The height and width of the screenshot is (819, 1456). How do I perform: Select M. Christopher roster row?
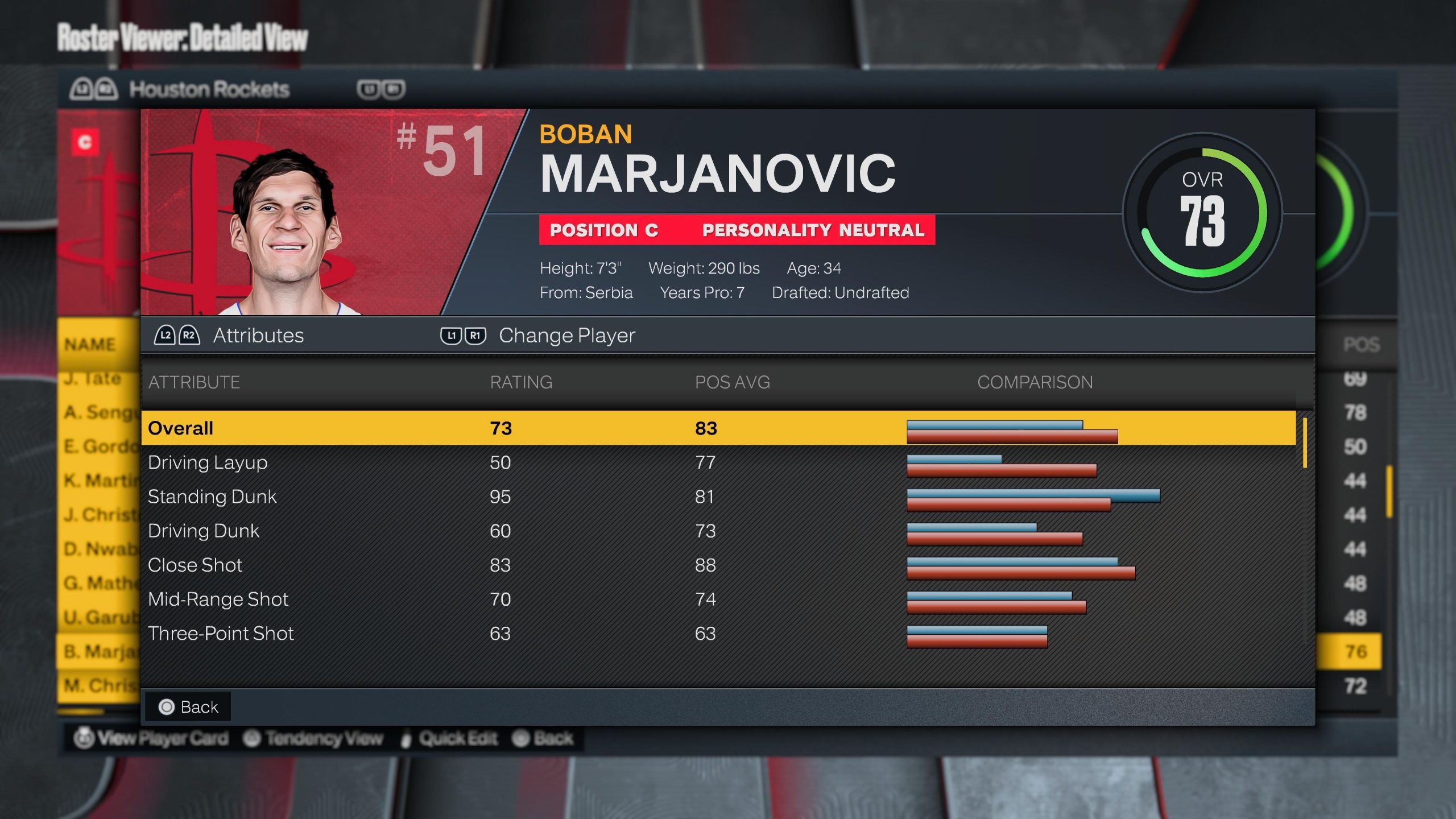click(x=99, y=685)
